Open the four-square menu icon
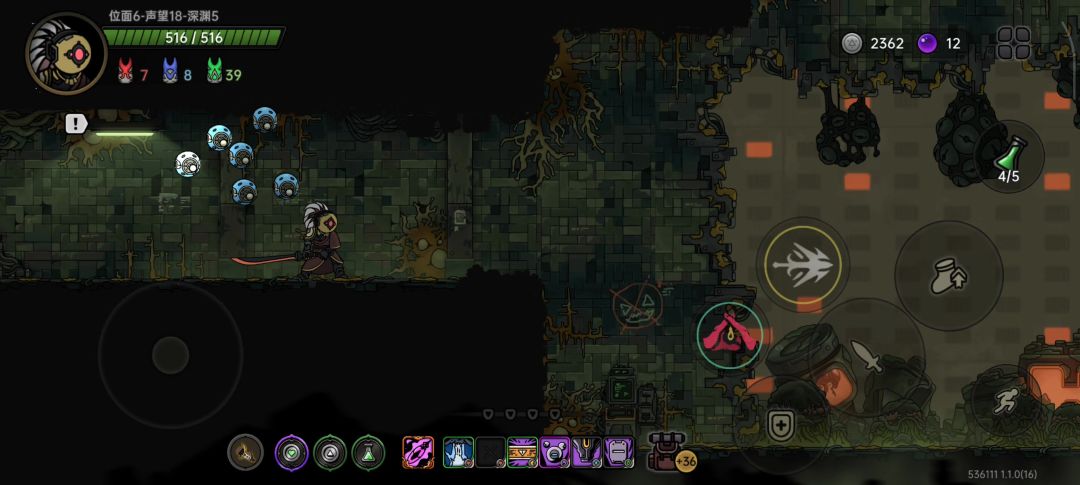The height and width of the screenshot is (485, 1080). coord(1013,43)
